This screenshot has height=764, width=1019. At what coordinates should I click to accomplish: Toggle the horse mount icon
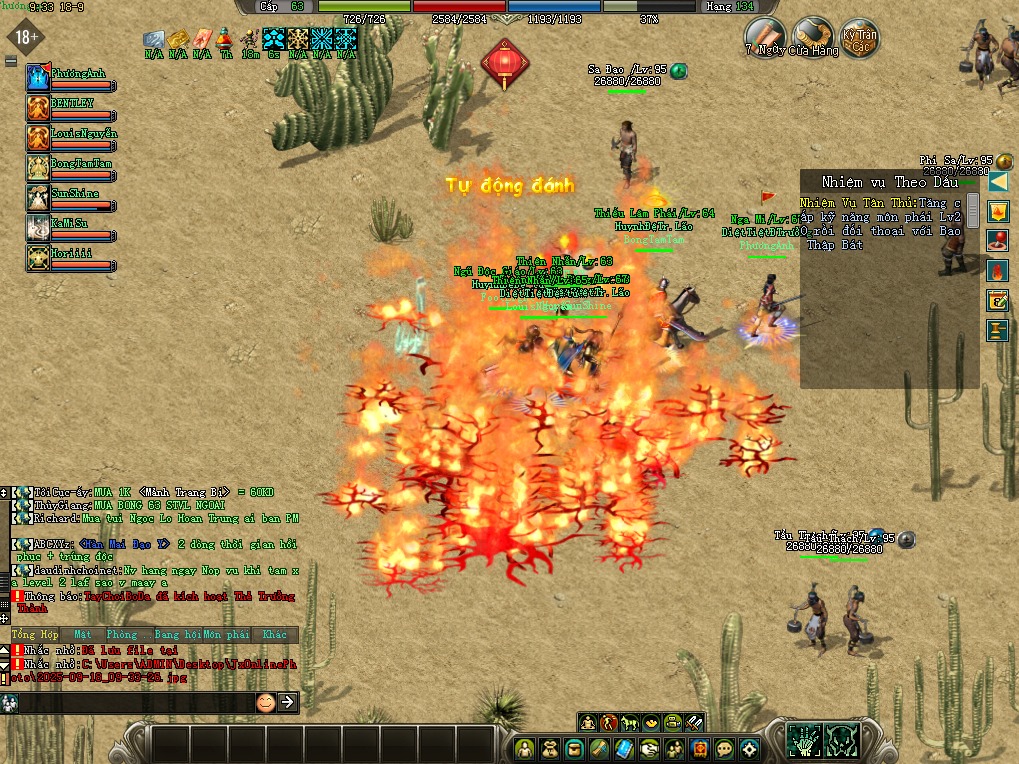pos(630,722)
